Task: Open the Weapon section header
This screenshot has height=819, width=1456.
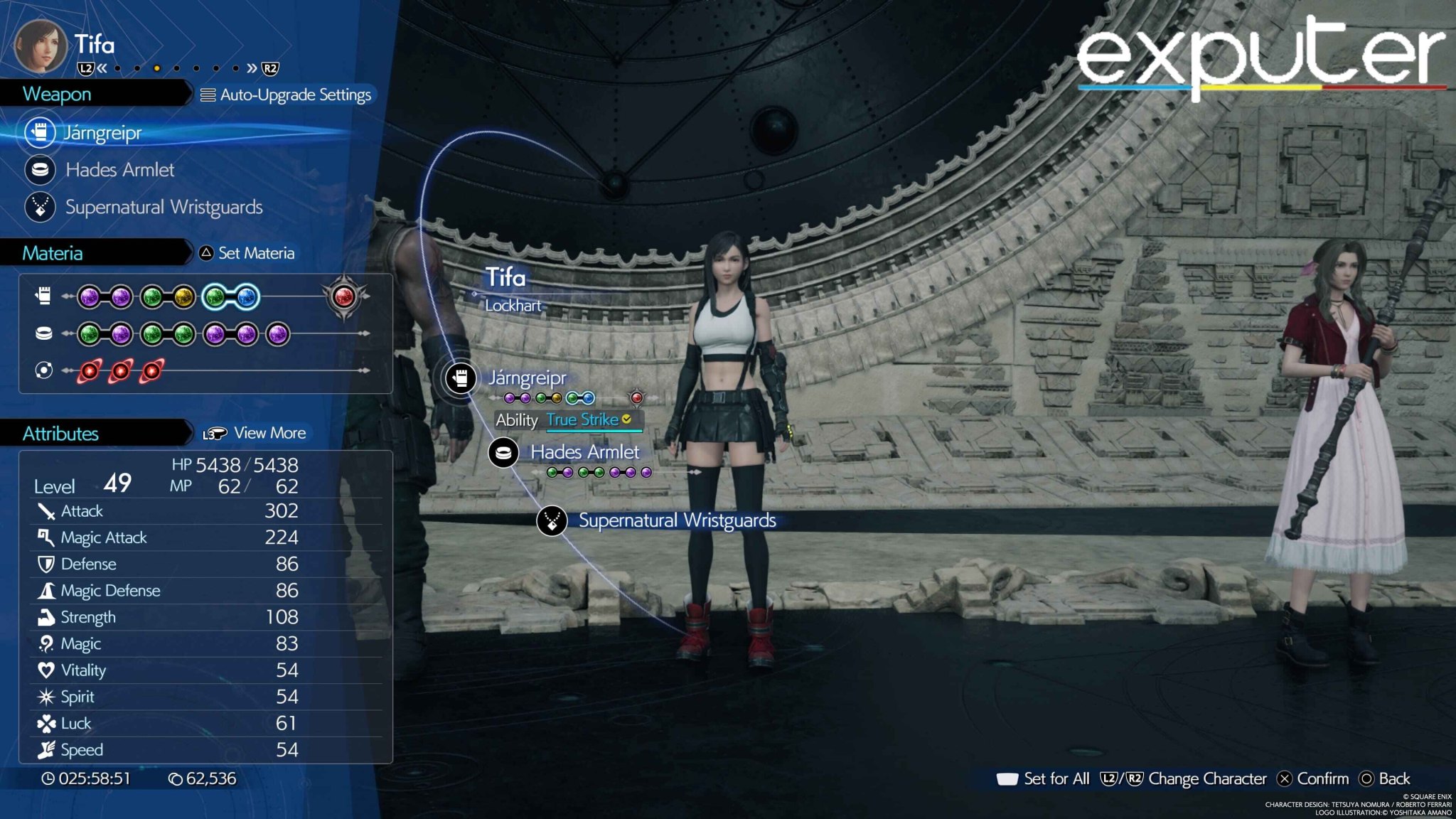Action: pos(57,94)
